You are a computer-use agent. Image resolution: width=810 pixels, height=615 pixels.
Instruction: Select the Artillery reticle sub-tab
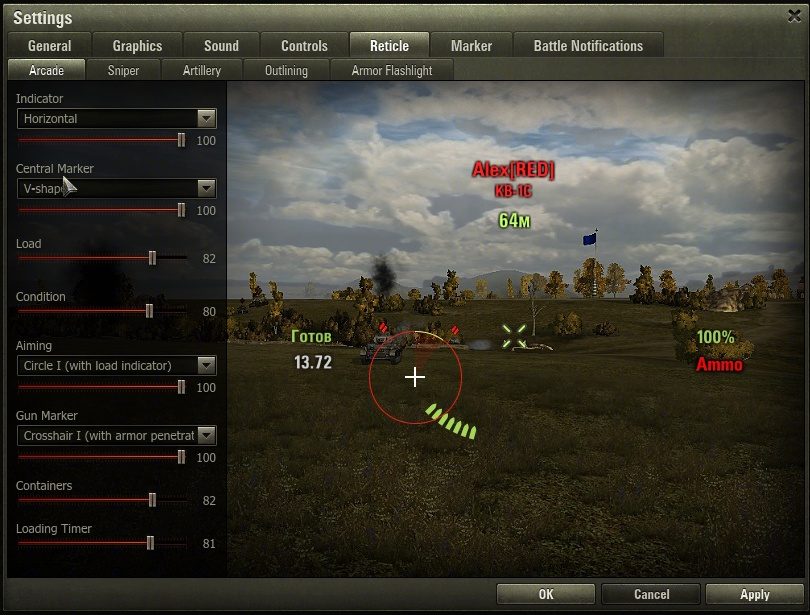click(x=202, y=71)
